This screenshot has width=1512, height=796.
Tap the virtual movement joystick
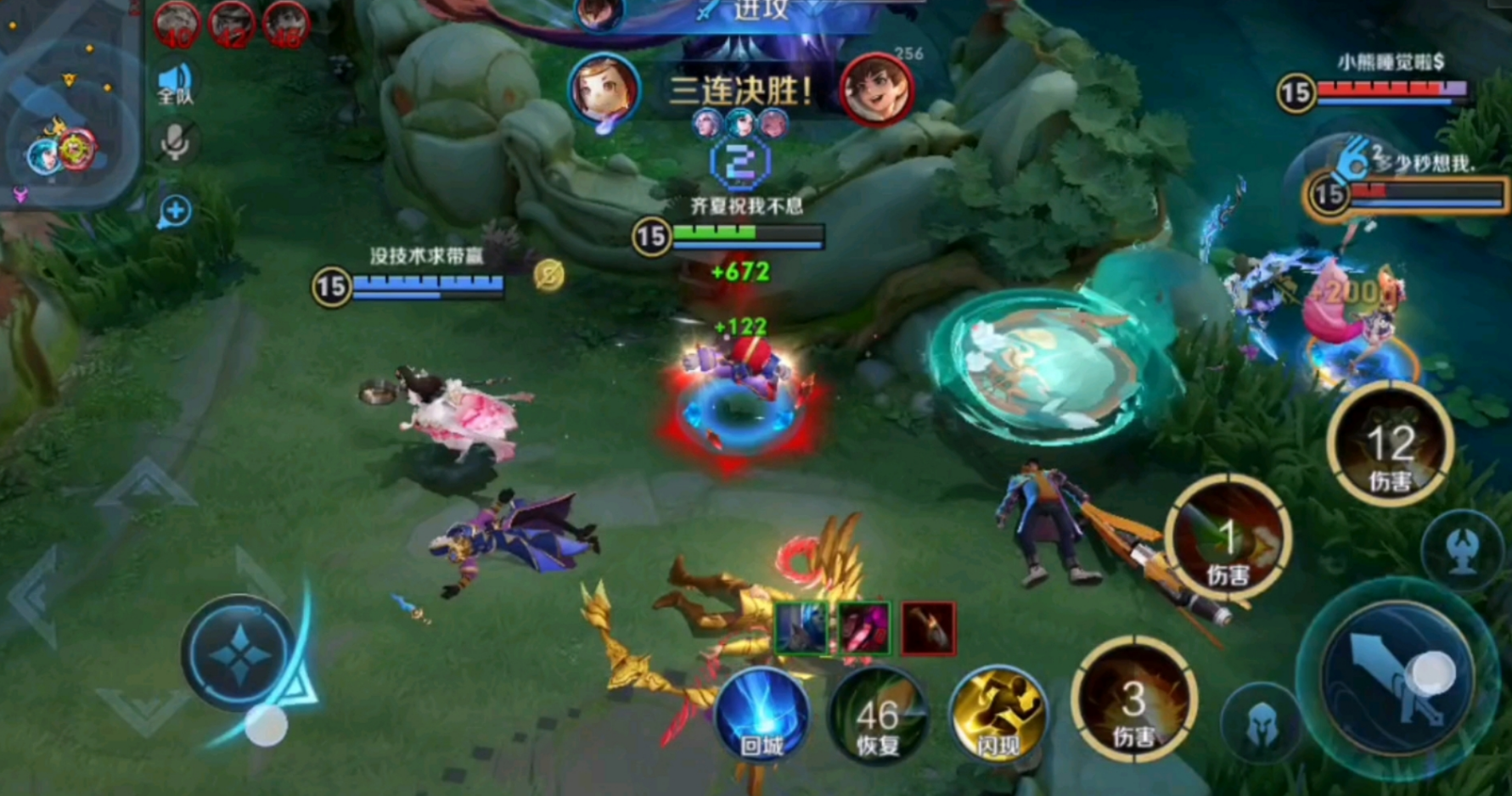pyautogui.click(x=240, y=654)
